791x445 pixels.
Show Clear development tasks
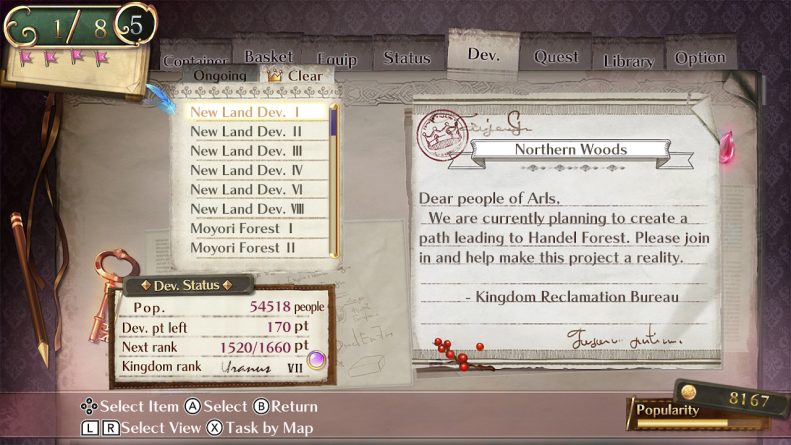pyautogui.click(x=297, y=76)
